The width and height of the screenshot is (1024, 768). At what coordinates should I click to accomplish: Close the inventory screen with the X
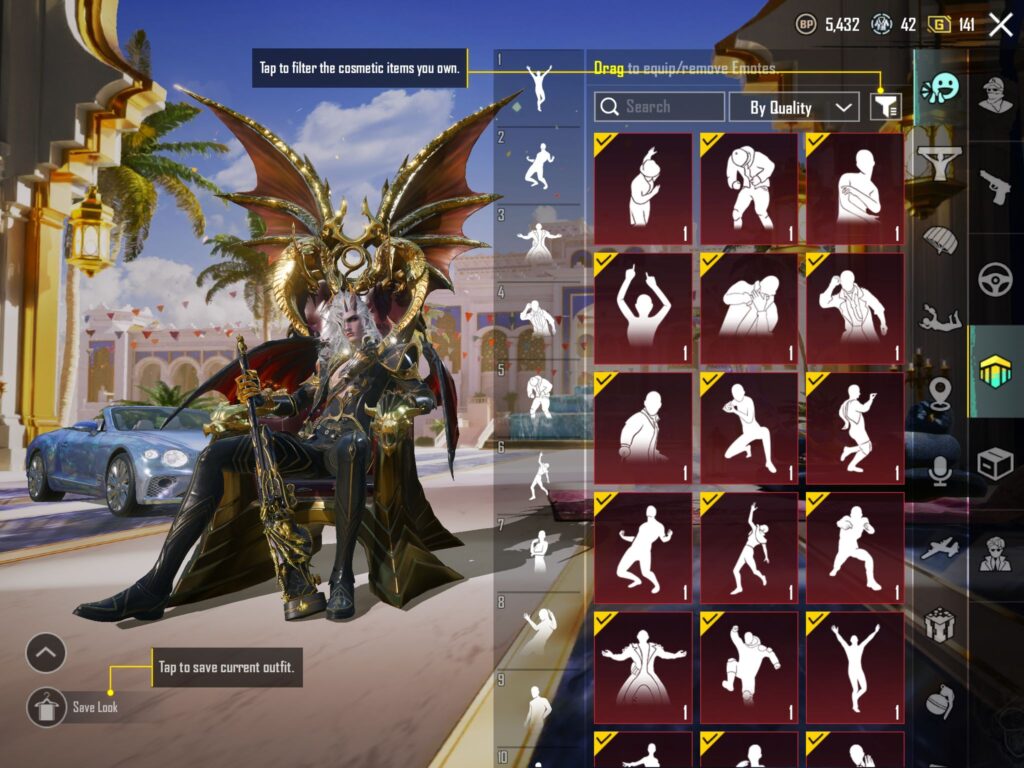click(1000, 25)
